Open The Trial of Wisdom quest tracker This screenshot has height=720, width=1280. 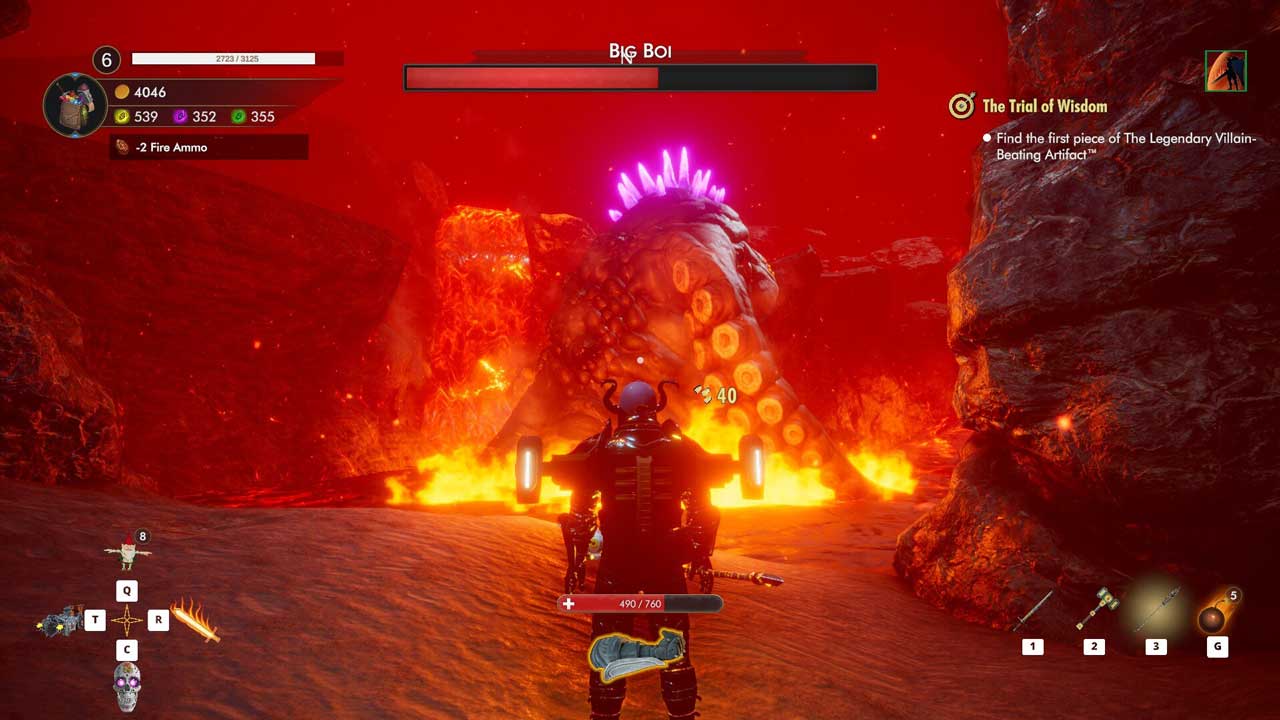point(1044,106)
